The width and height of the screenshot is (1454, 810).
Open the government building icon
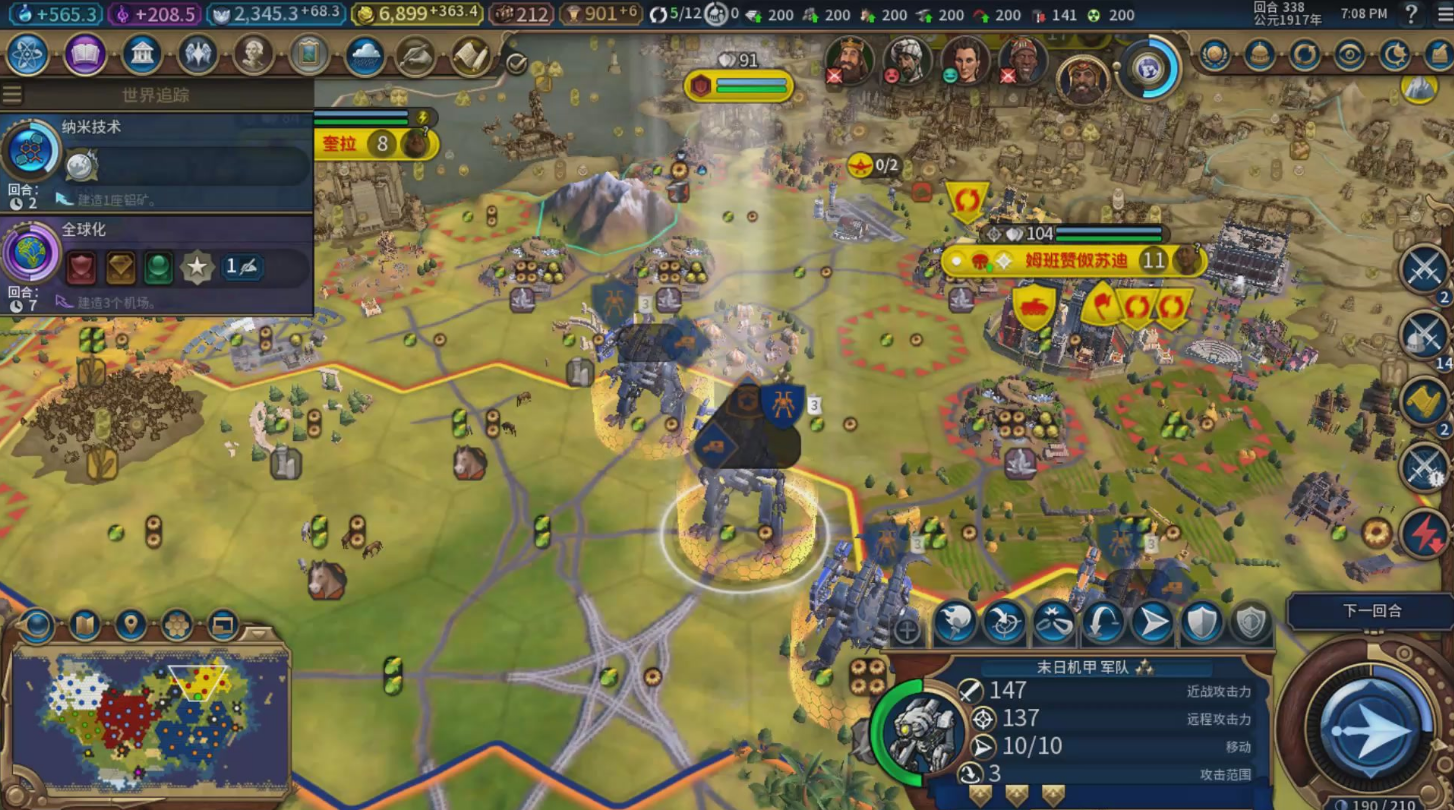point(142,55)
